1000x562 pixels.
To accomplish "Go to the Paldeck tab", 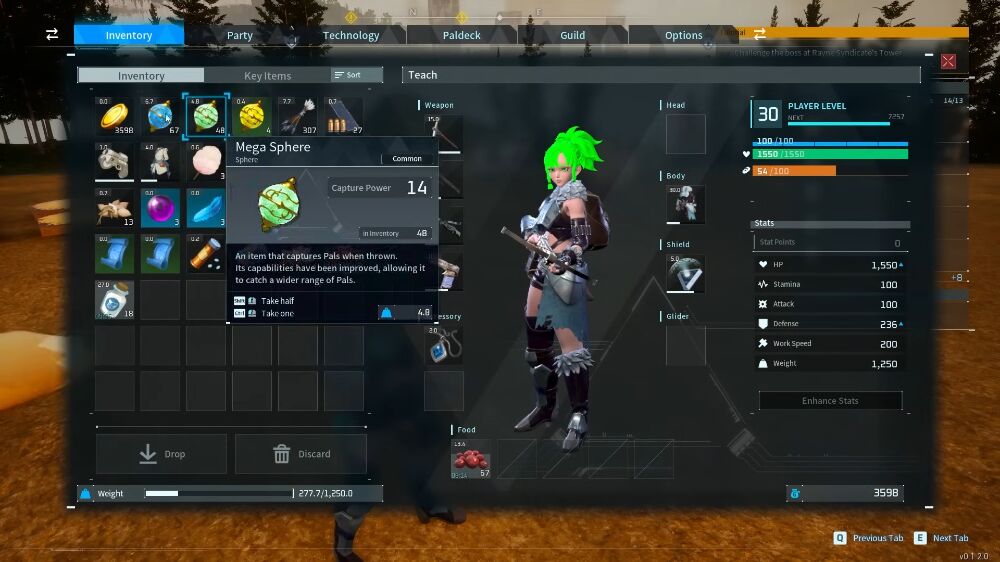I will (x=463, y=35).
